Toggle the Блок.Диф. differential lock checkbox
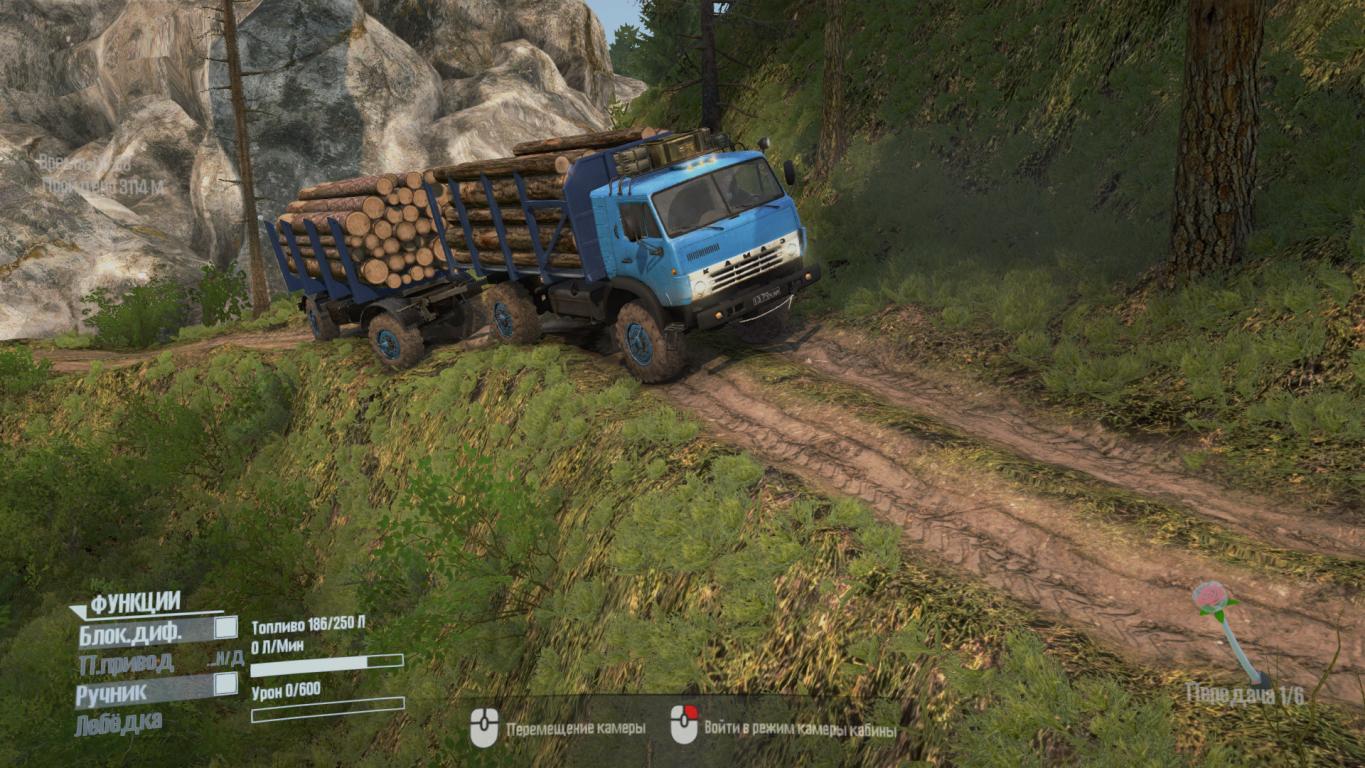This screenshot has width=1365, height=768. point(226,628)
